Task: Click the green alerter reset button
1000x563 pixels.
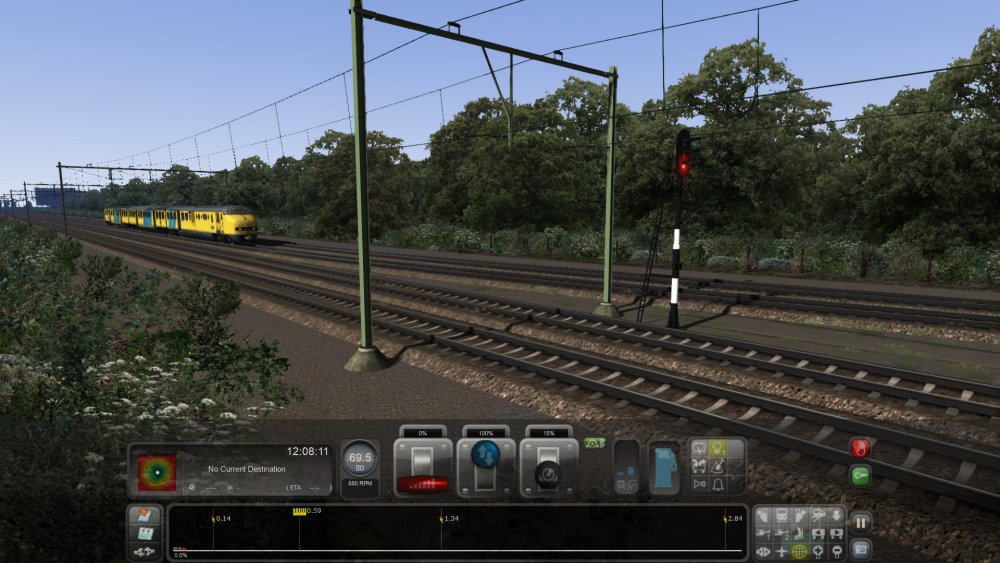Action: 860,475
